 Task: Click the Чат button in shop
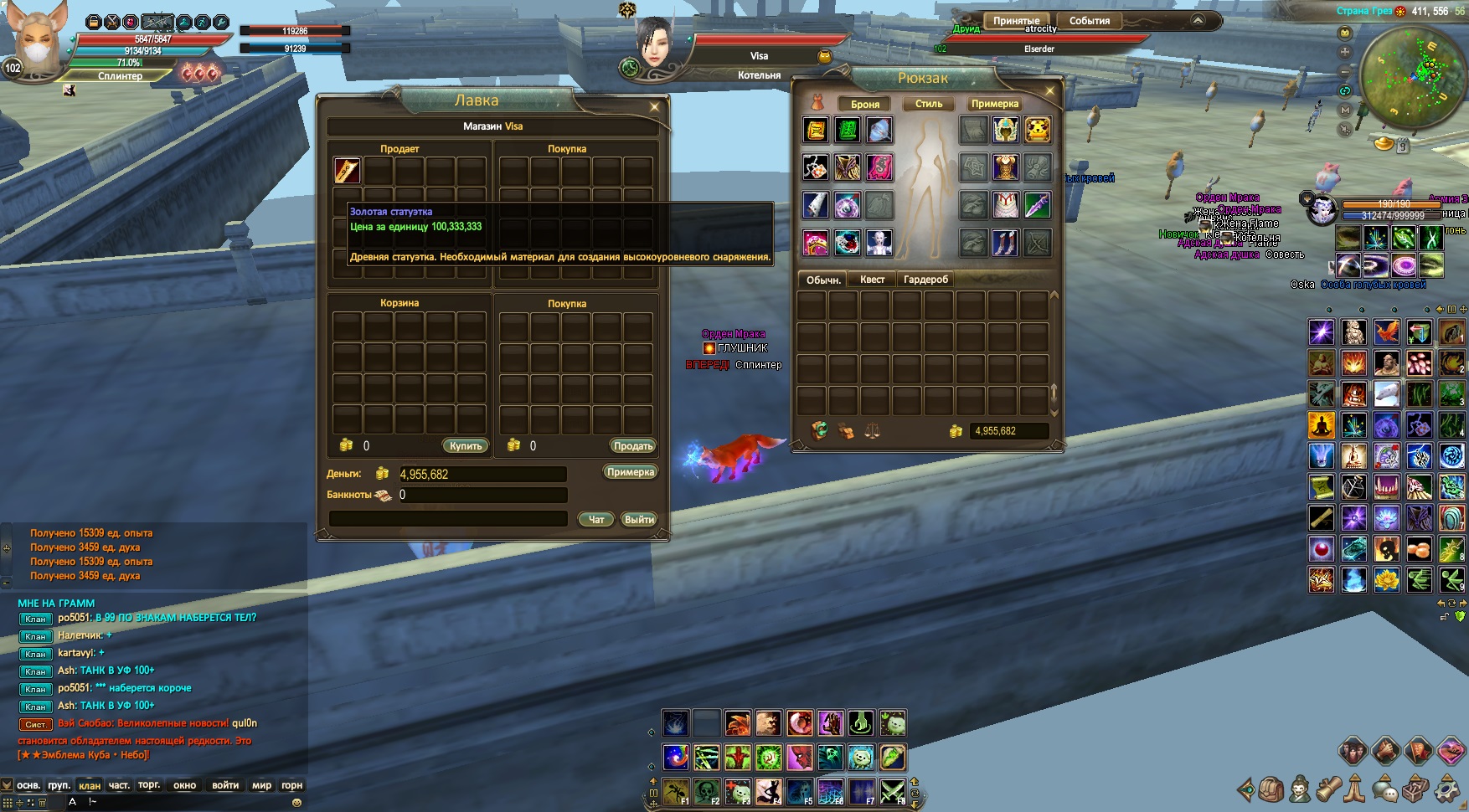(x=596, y=520)
